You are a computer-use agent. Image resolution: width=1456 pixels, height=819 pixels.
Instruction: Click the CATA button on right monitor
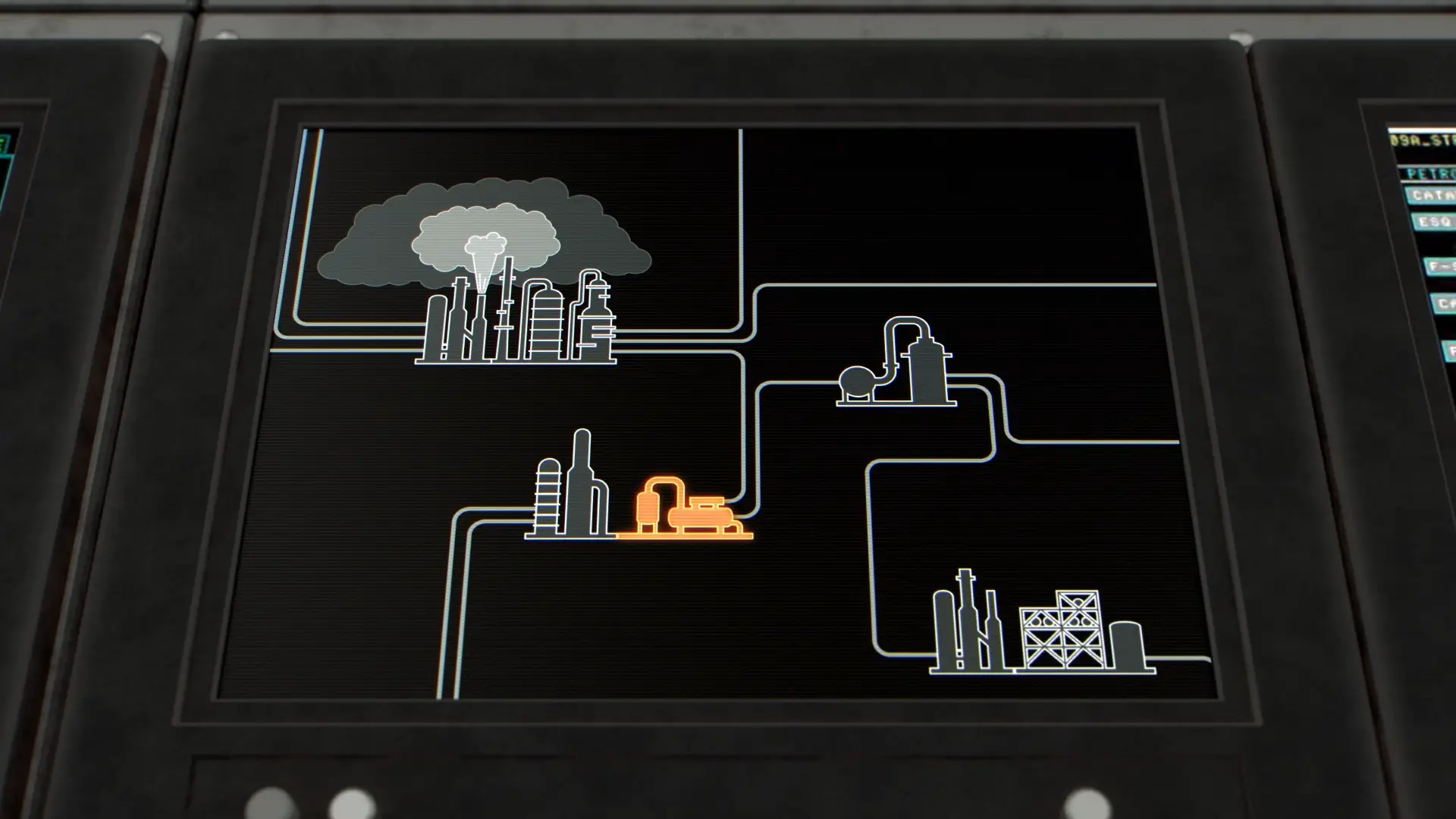click(x=1432, y=196)
